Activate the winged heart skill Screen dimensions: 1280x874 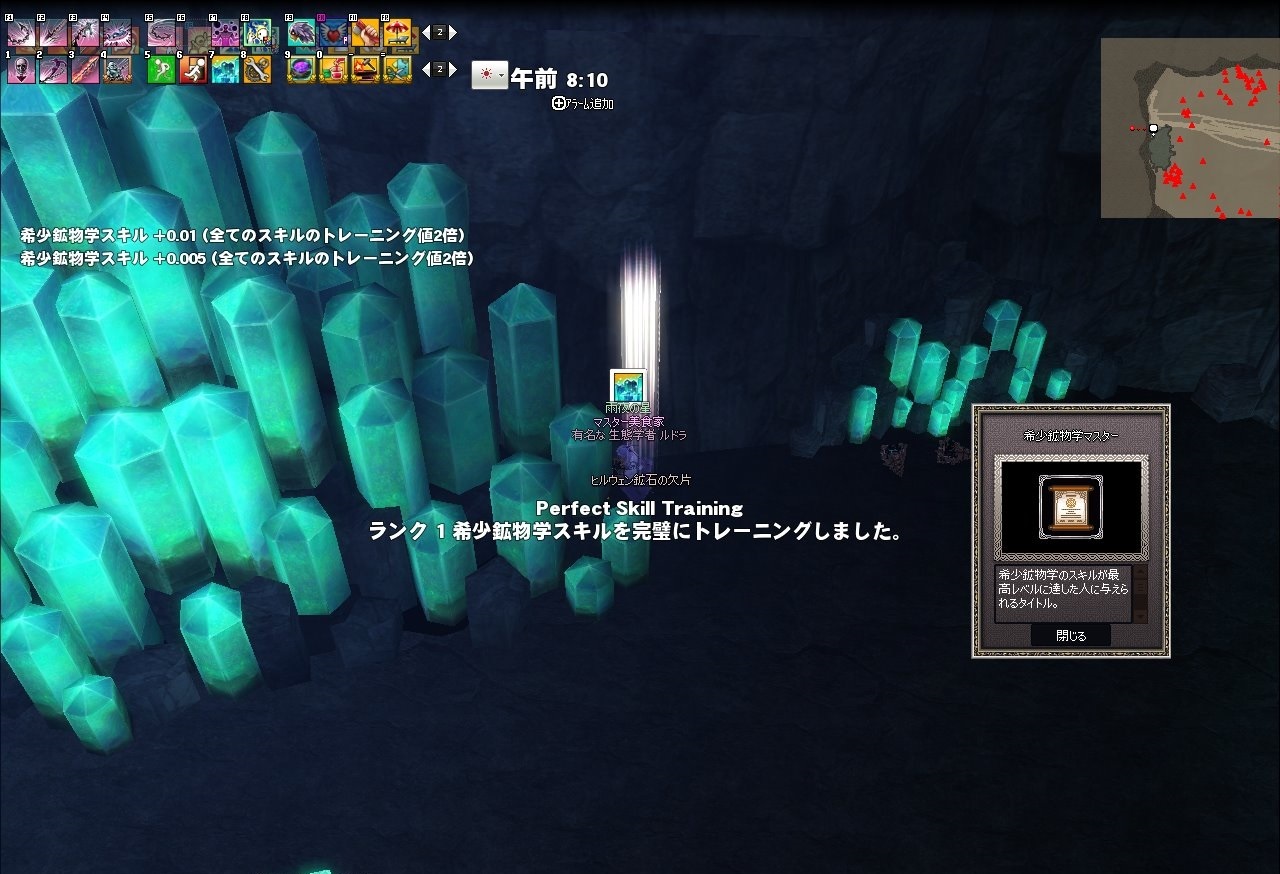(x=333, y=33)
